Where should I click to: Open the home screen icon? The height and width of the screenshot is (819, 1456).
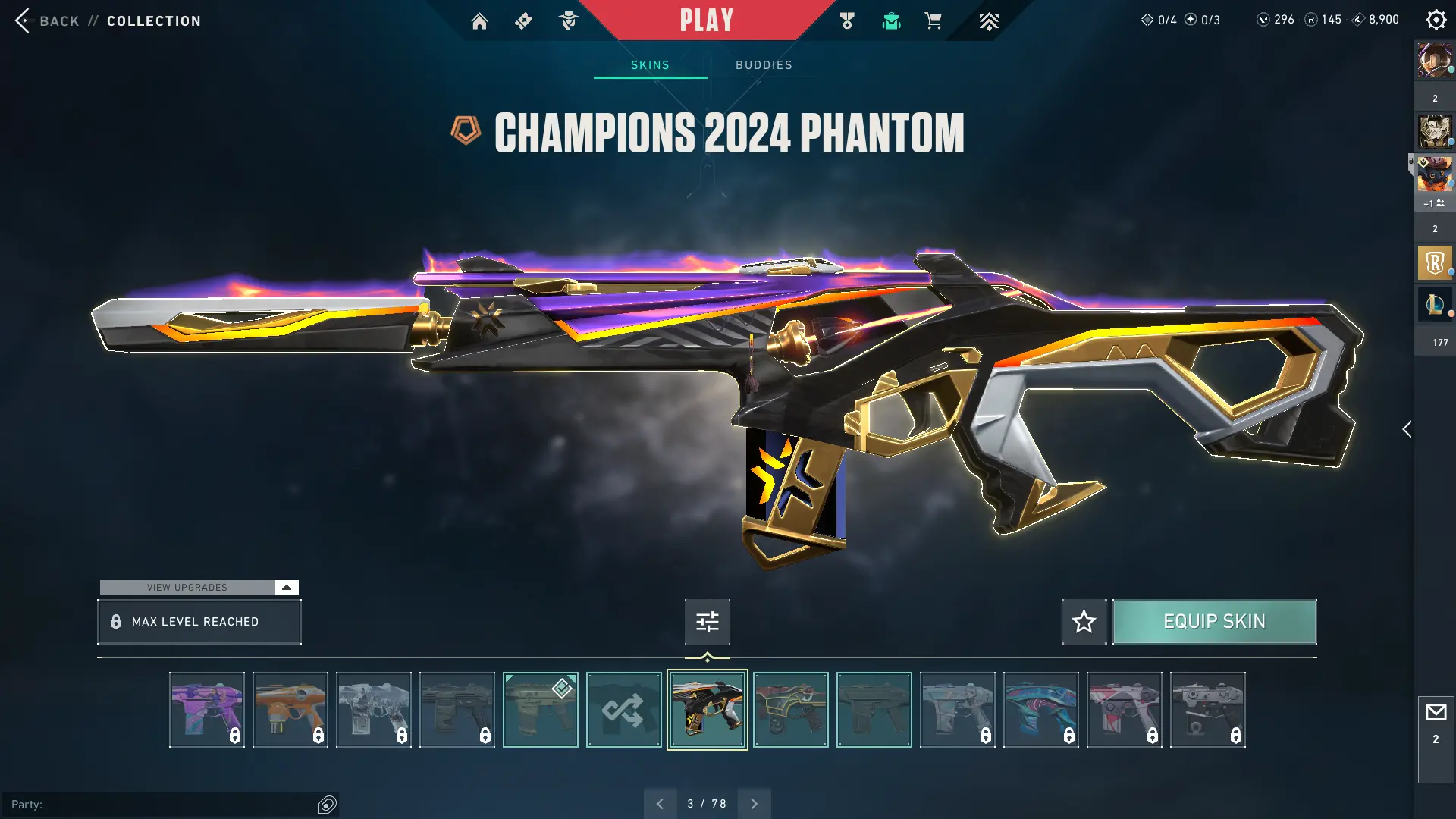(x=479, y=21)
